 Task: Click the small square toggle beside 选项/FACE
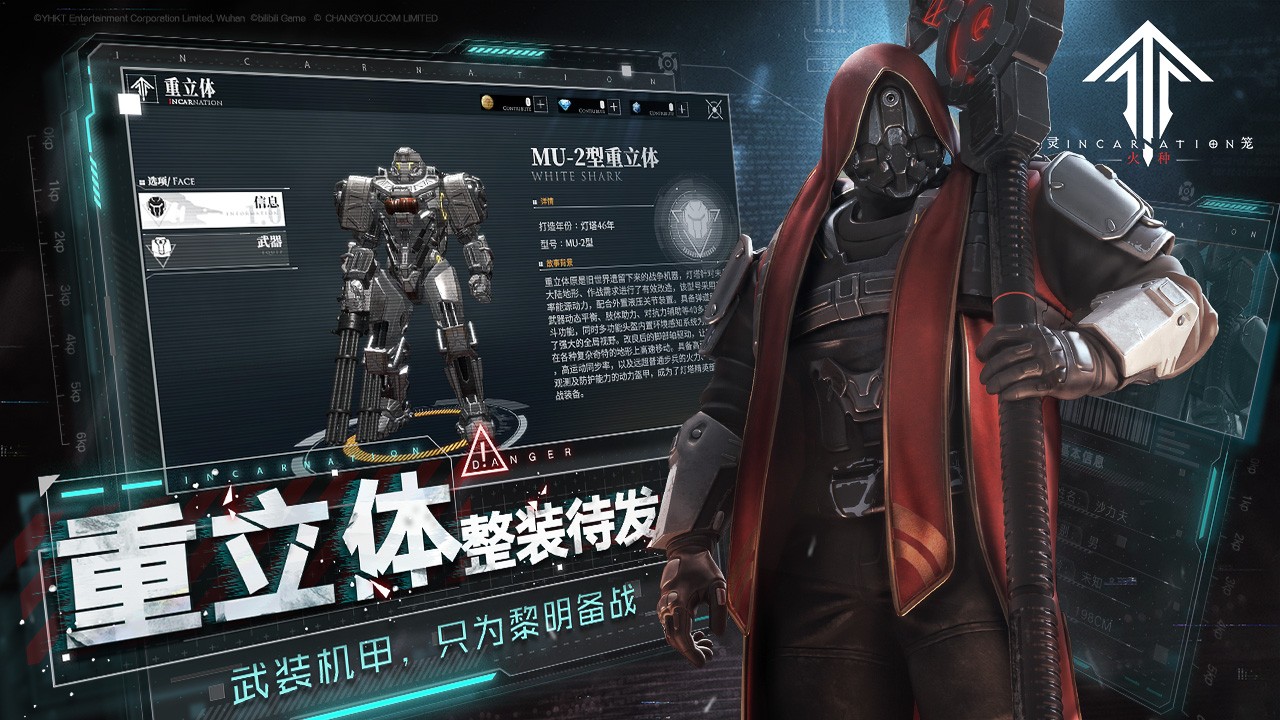click(x=140, y=181)
